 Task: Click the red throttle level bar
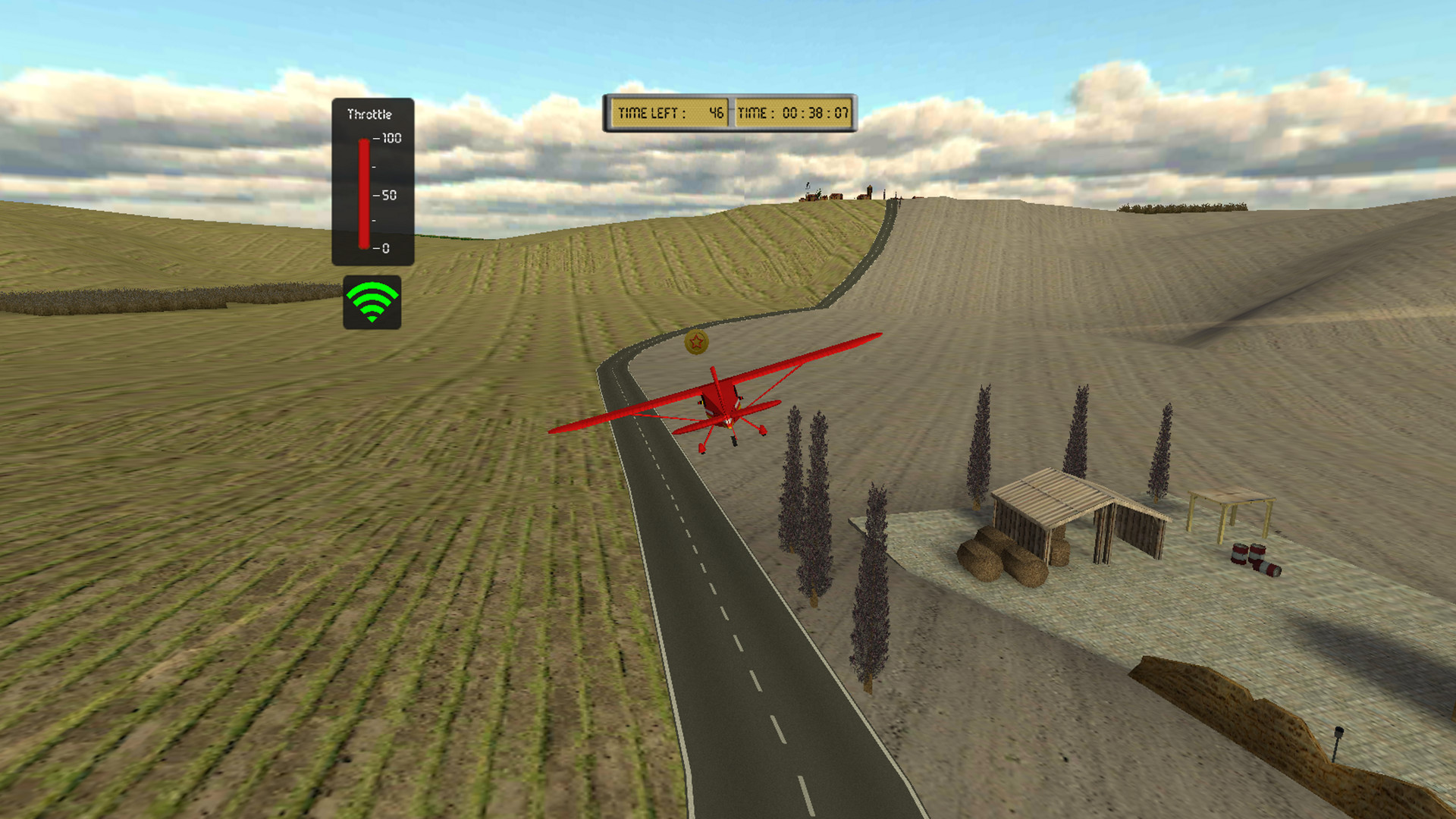click(x=362, y=193)
